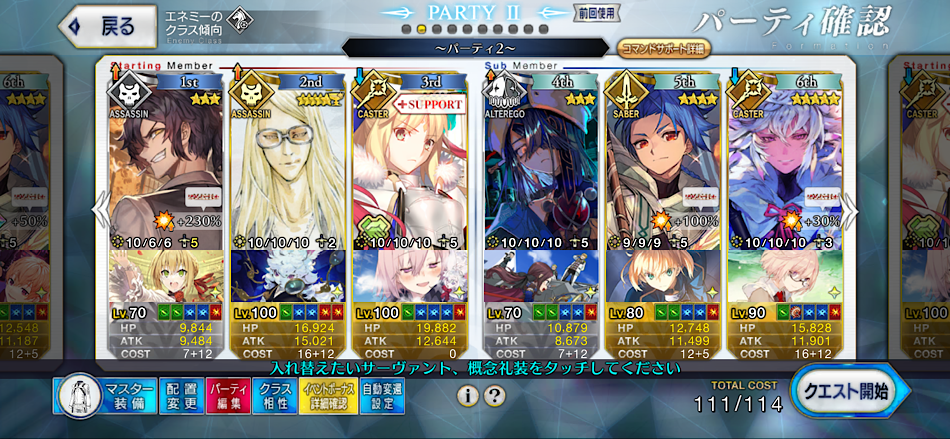Switch to next party with right arrow
950x439 pixels.
pos(851,210)
